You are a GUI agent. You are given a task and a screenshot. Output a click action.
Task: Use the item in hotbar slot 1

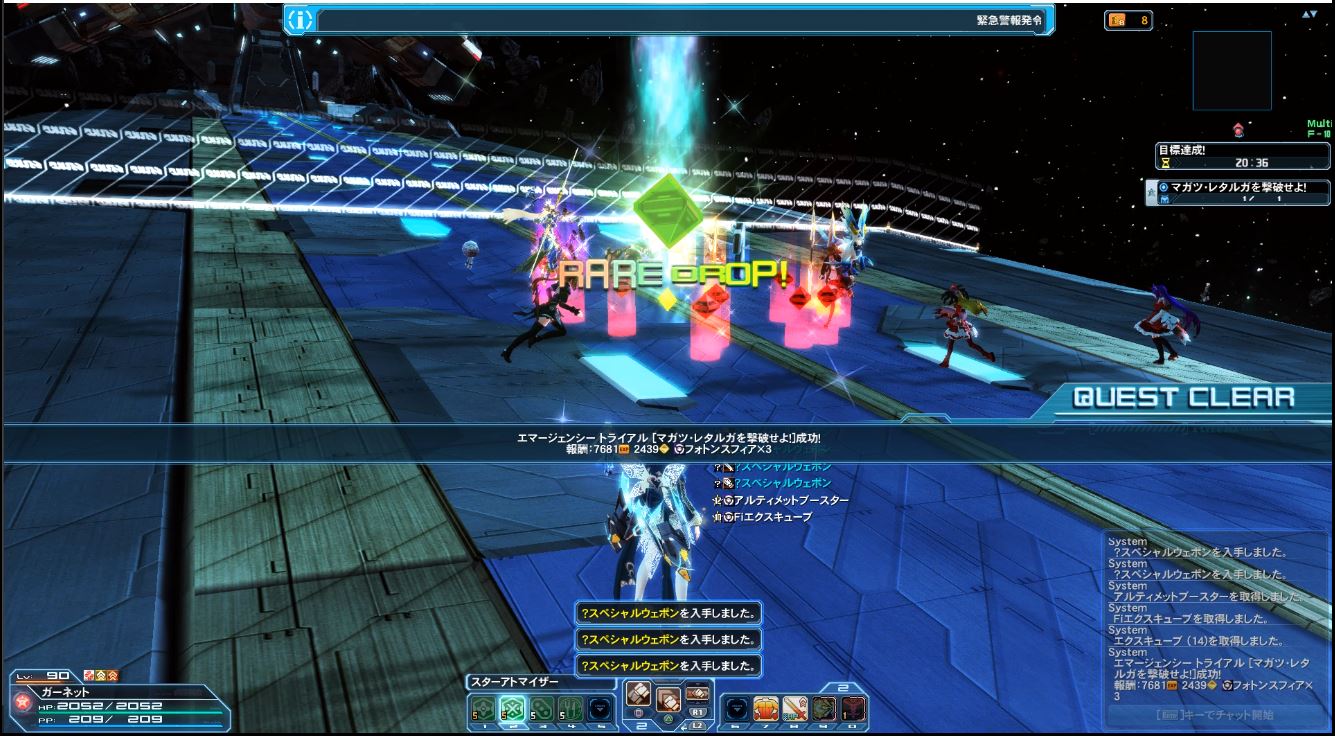click(x=483, y=708)
